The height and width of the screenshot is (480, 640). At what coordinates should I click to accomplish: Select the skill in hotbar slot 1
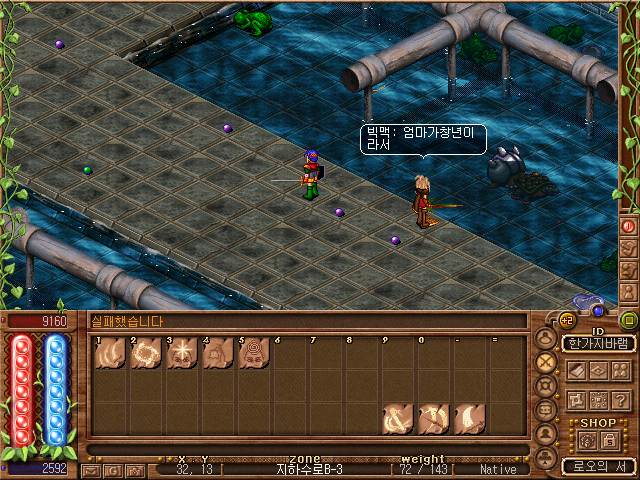pos(110,353)
